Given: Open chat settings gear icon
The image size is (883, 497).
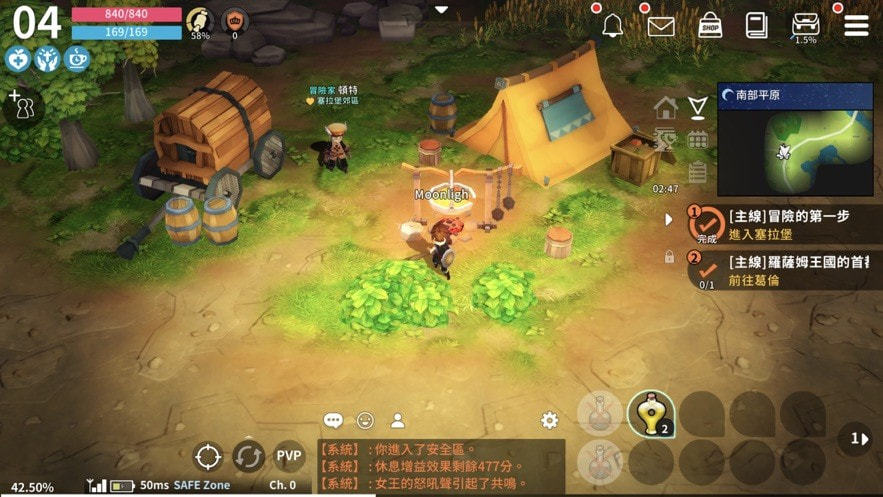Looking at the screenshot, I should tap(548, 421).
